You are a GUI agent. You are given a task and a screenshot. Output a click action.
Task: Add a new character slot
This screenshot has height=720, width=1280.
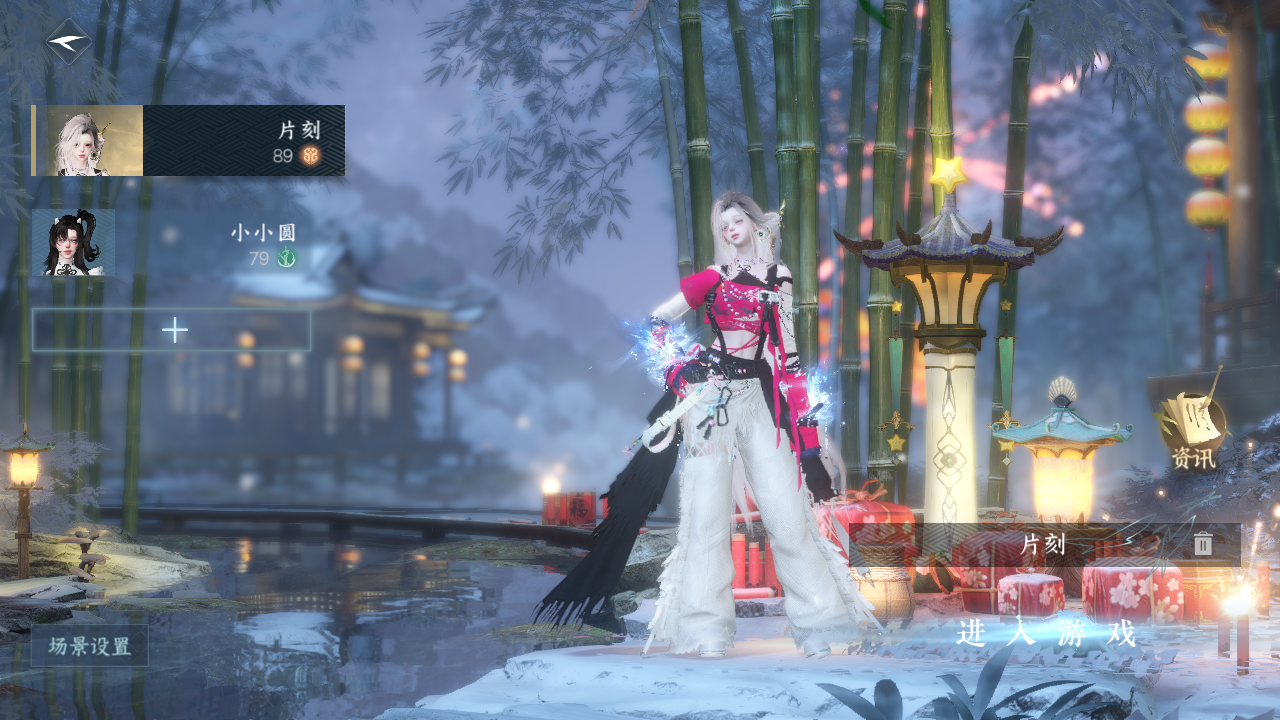172,330
